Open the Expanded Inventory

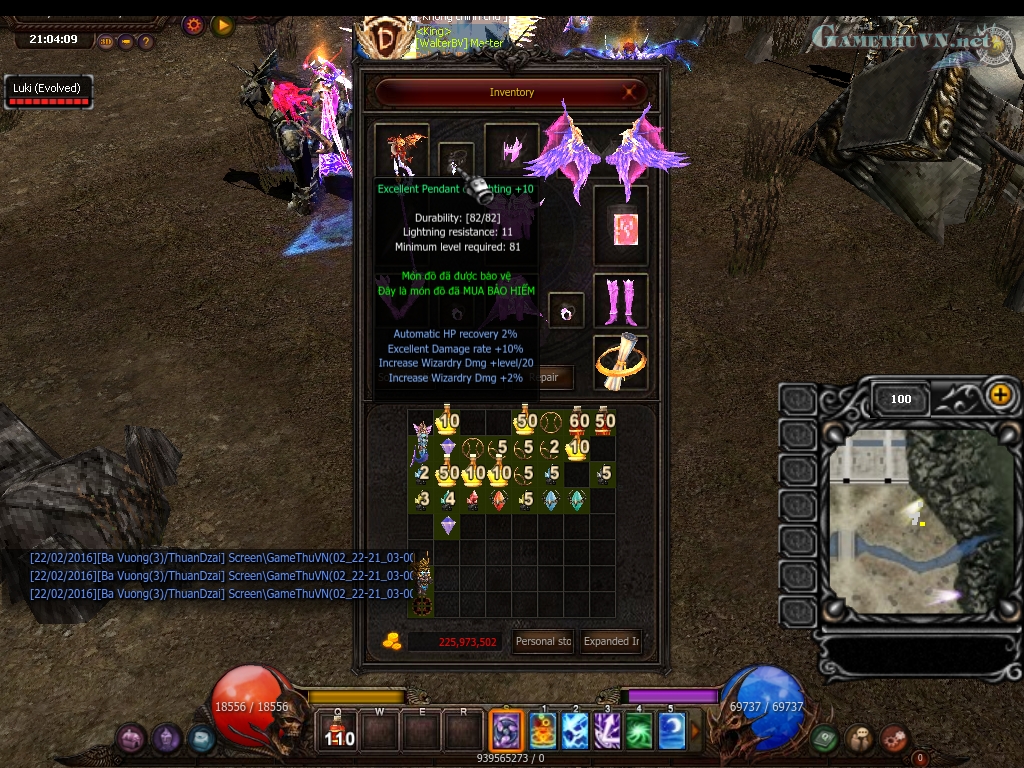click(612, 642)
